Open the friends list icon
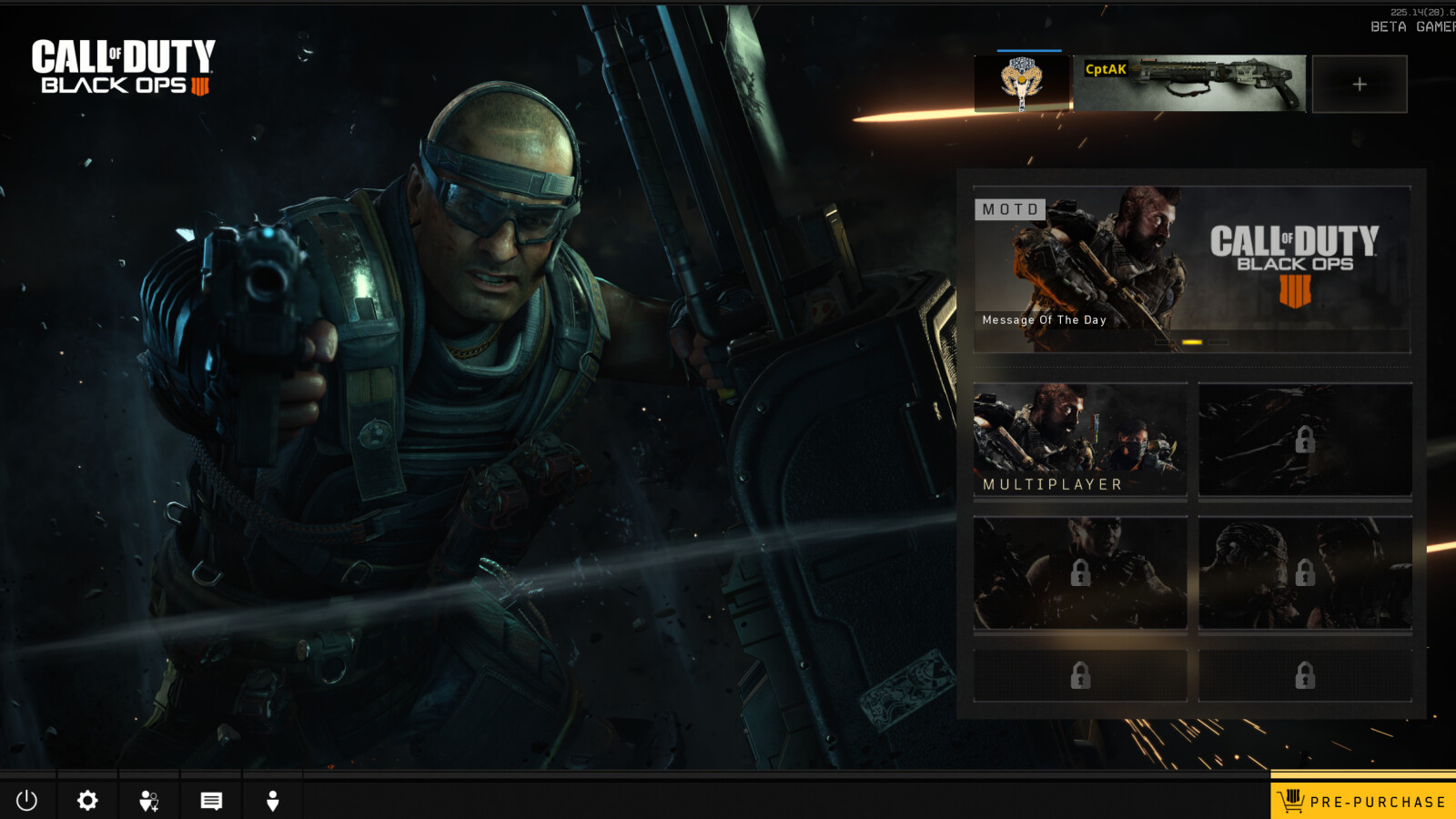Viewport: 1456px width, 819px height. [x=149, y=801]
